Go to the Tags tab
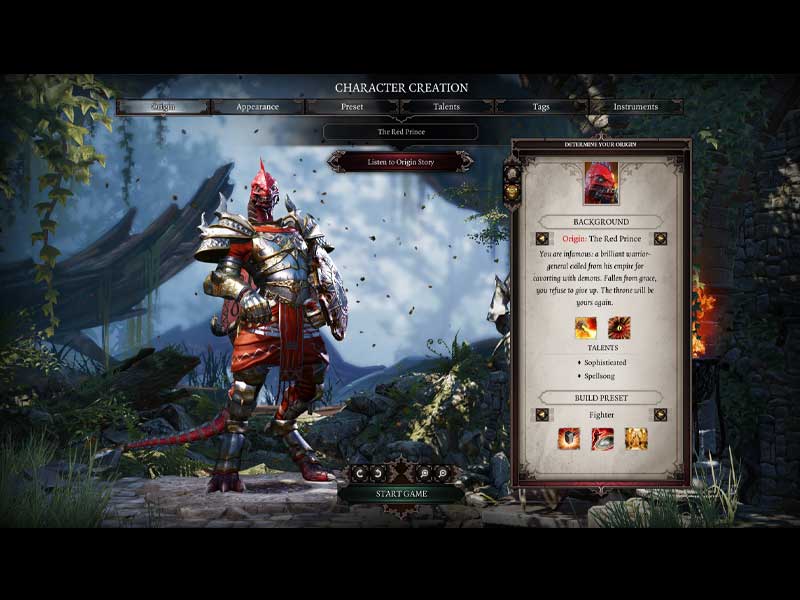800x600 pixels. point(541,107)
